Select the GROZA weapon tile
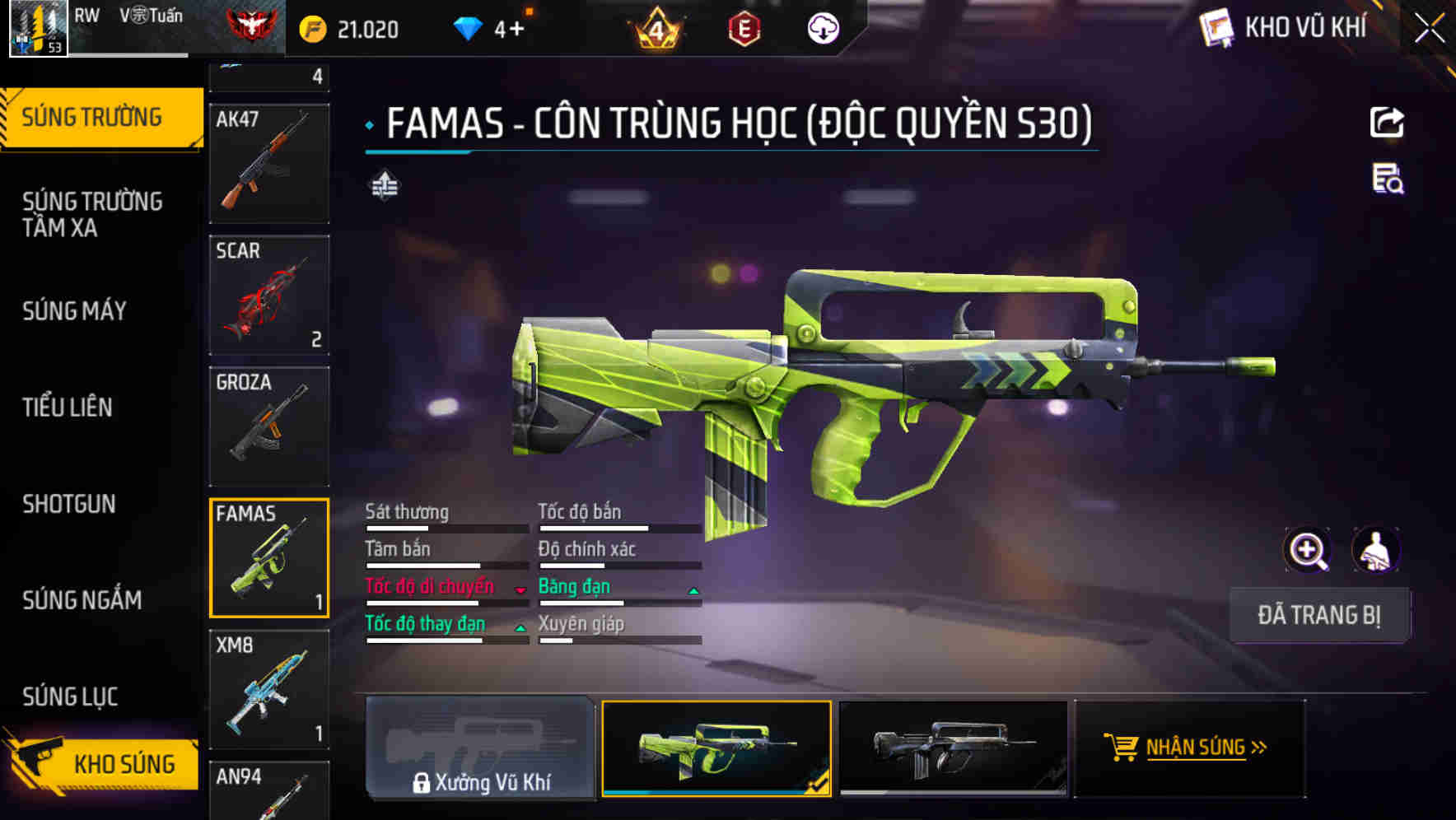Viewport: 1456px width, 820px height. tap(269, 426)
